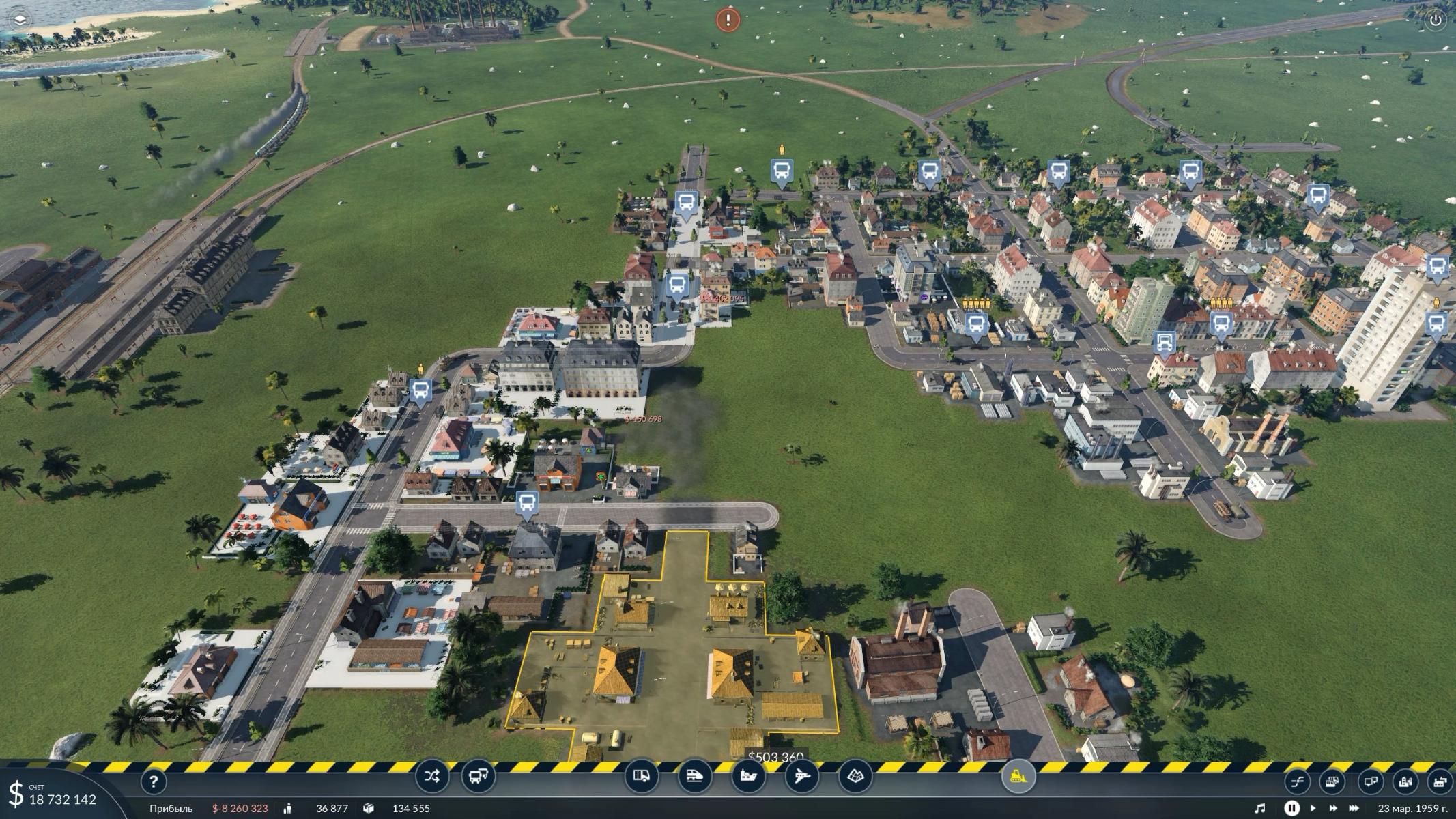Open the vehicles list icon
The height and width of the screenshot is (819, 1456).
pyautogui.click(x=1332, y=781)
